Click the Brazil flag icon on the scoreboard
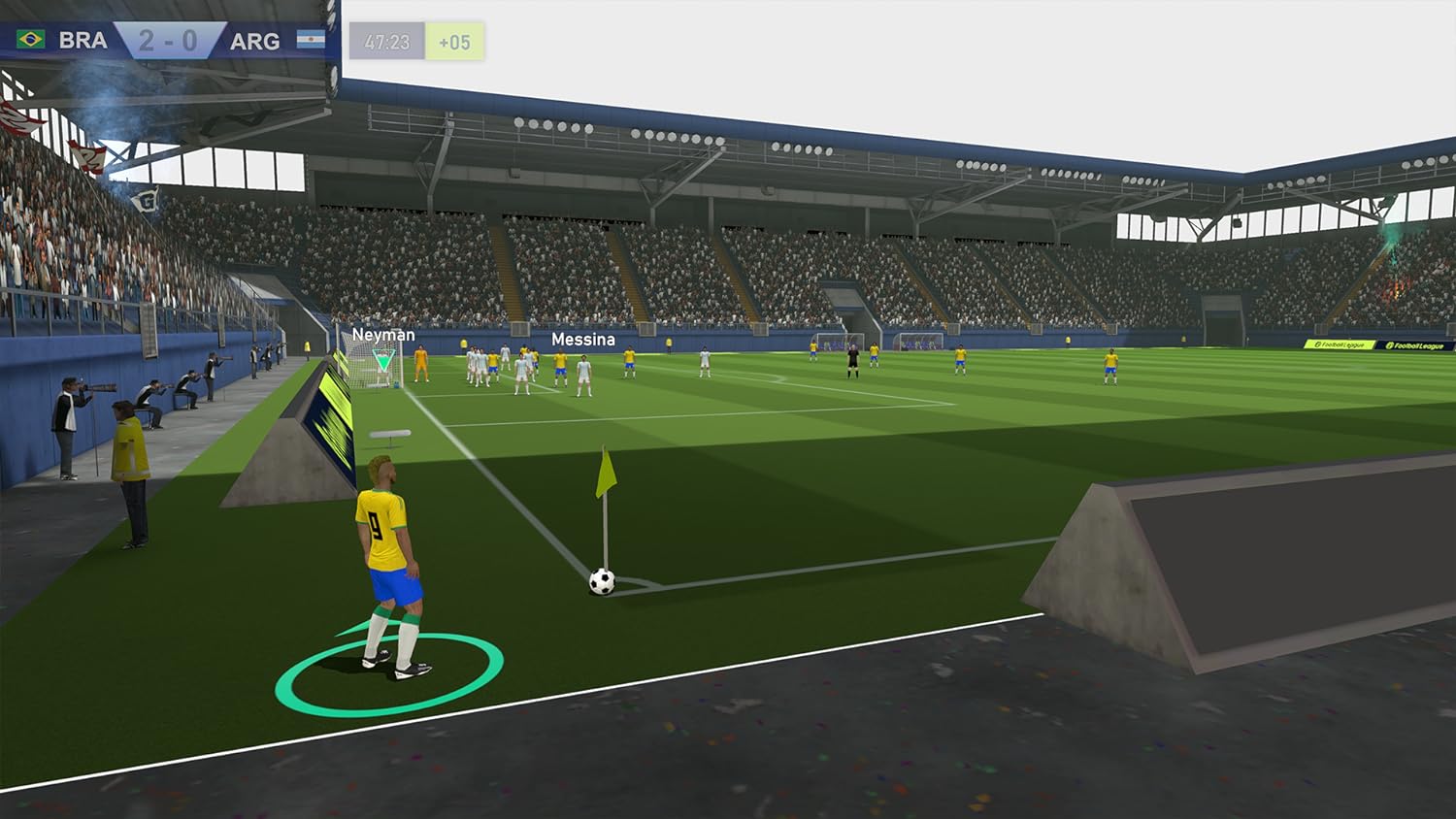Screen dimensions: 1456x819 point(31,40)
